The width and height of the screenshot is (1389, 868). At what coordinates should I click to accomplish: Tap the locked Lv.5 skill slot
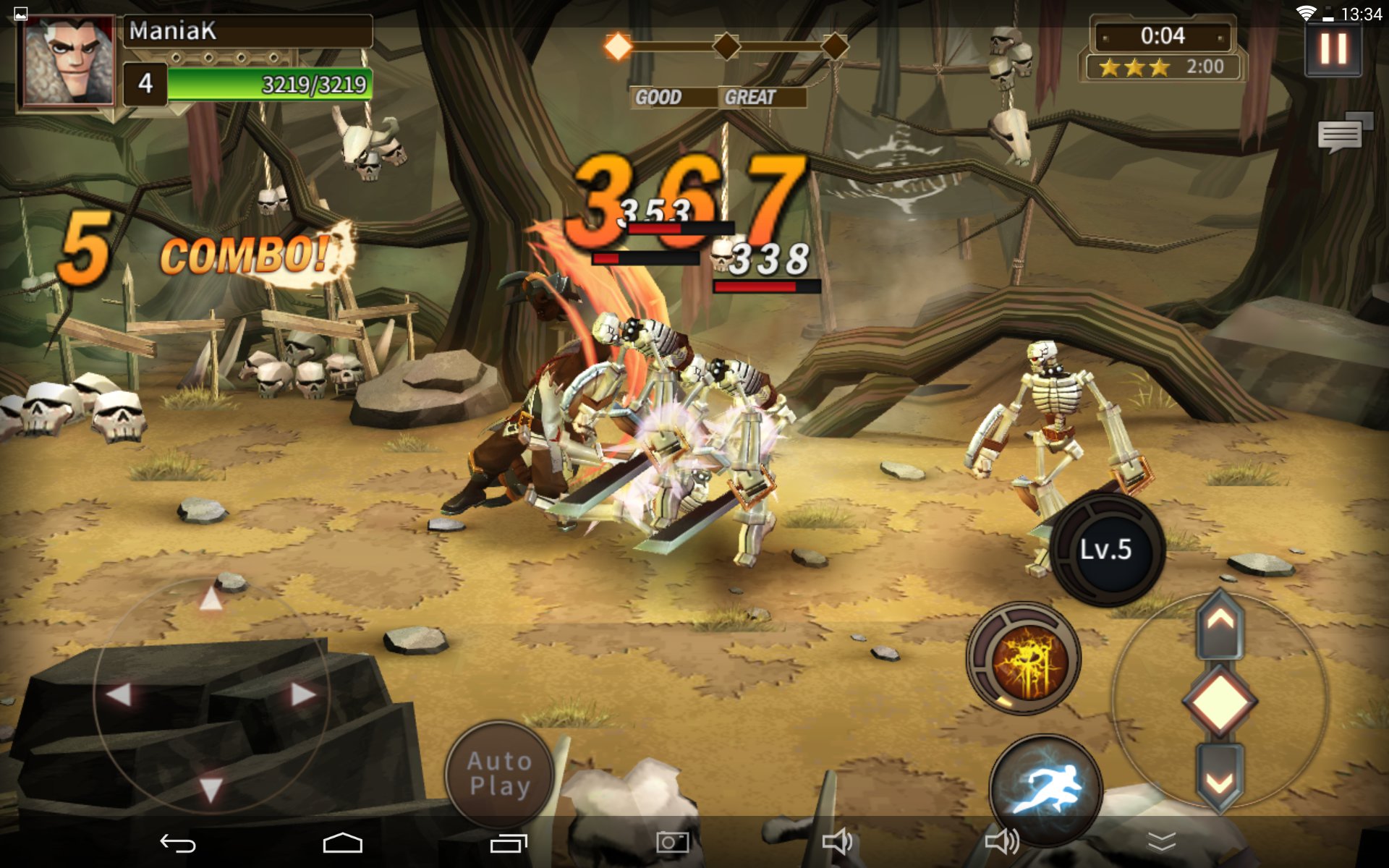tap(1106, 550)
